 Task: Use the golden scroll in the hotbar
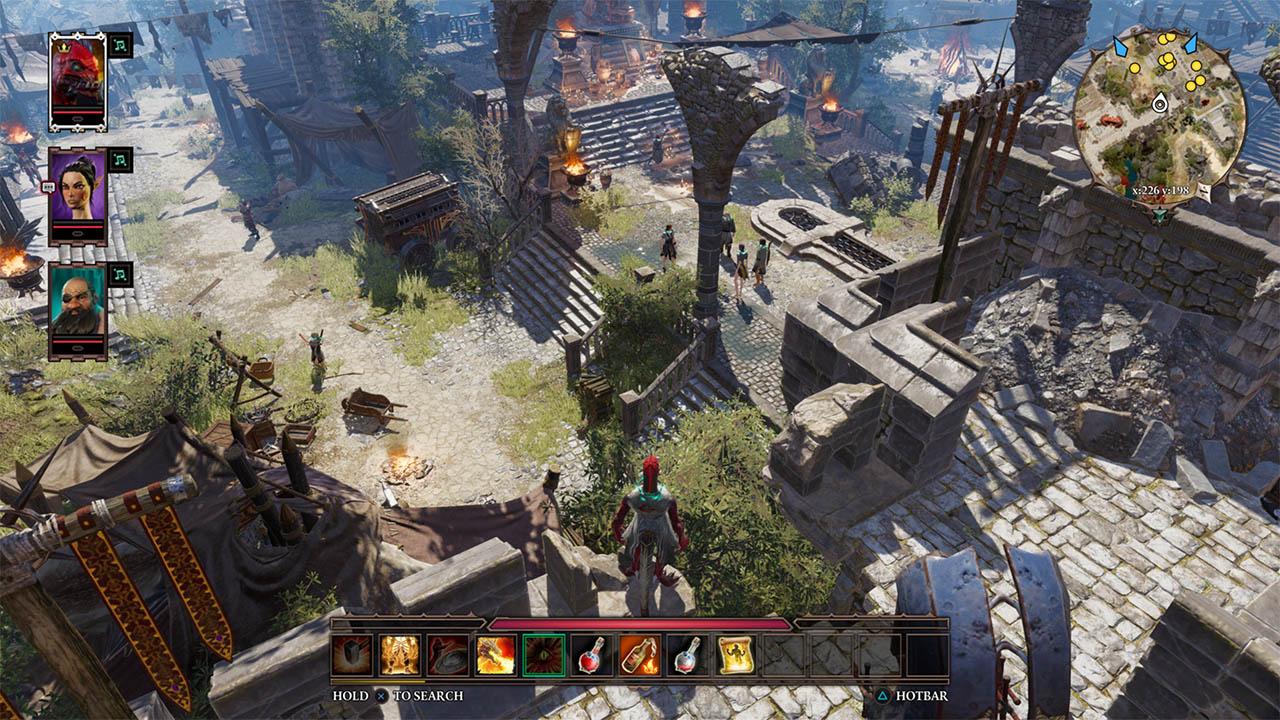tap(735, 655)
